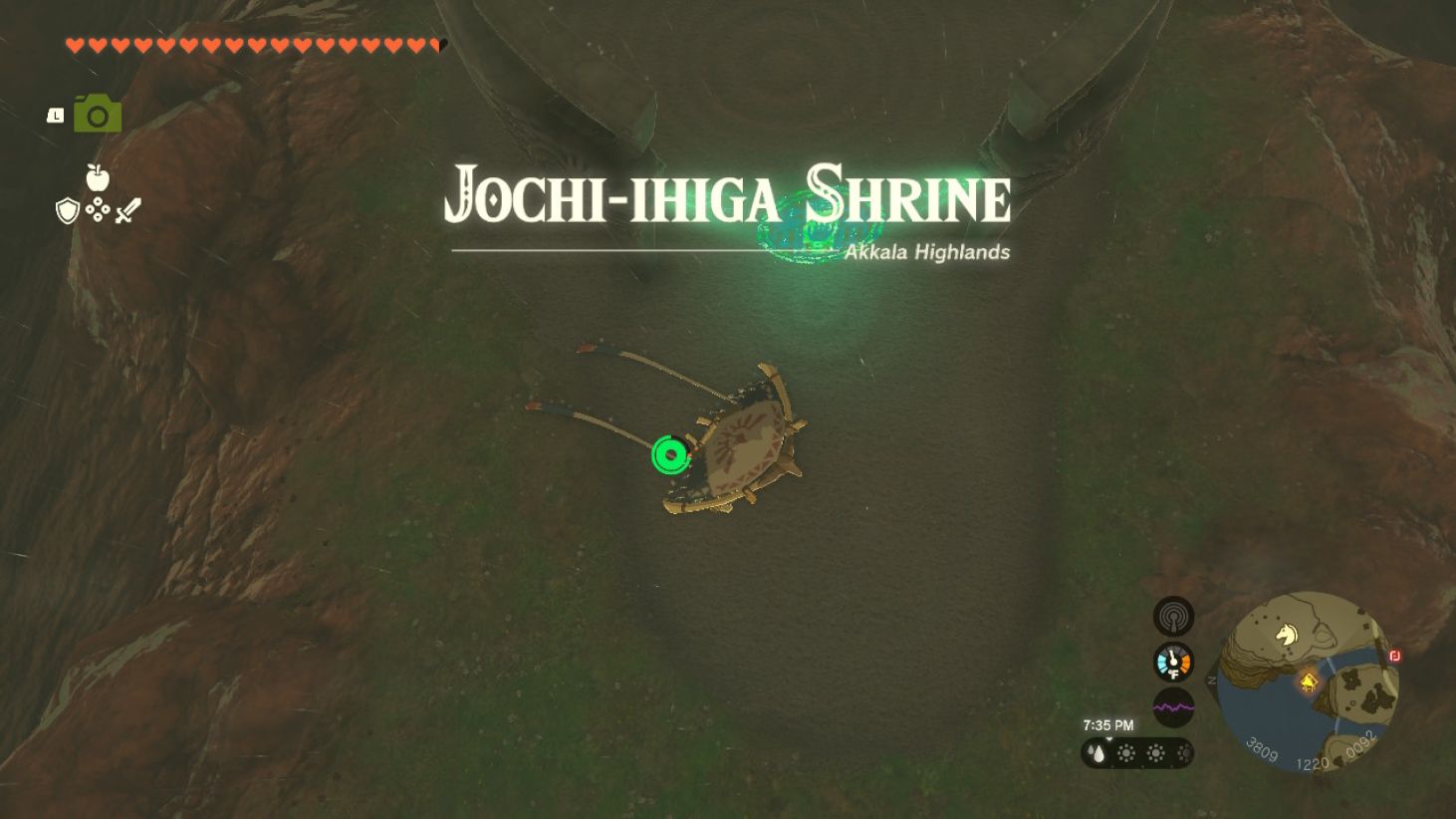Click the sound sensor antenna icon
Image resolution: width=1456 pixels, height=819 pixels.
(1173, 616)
